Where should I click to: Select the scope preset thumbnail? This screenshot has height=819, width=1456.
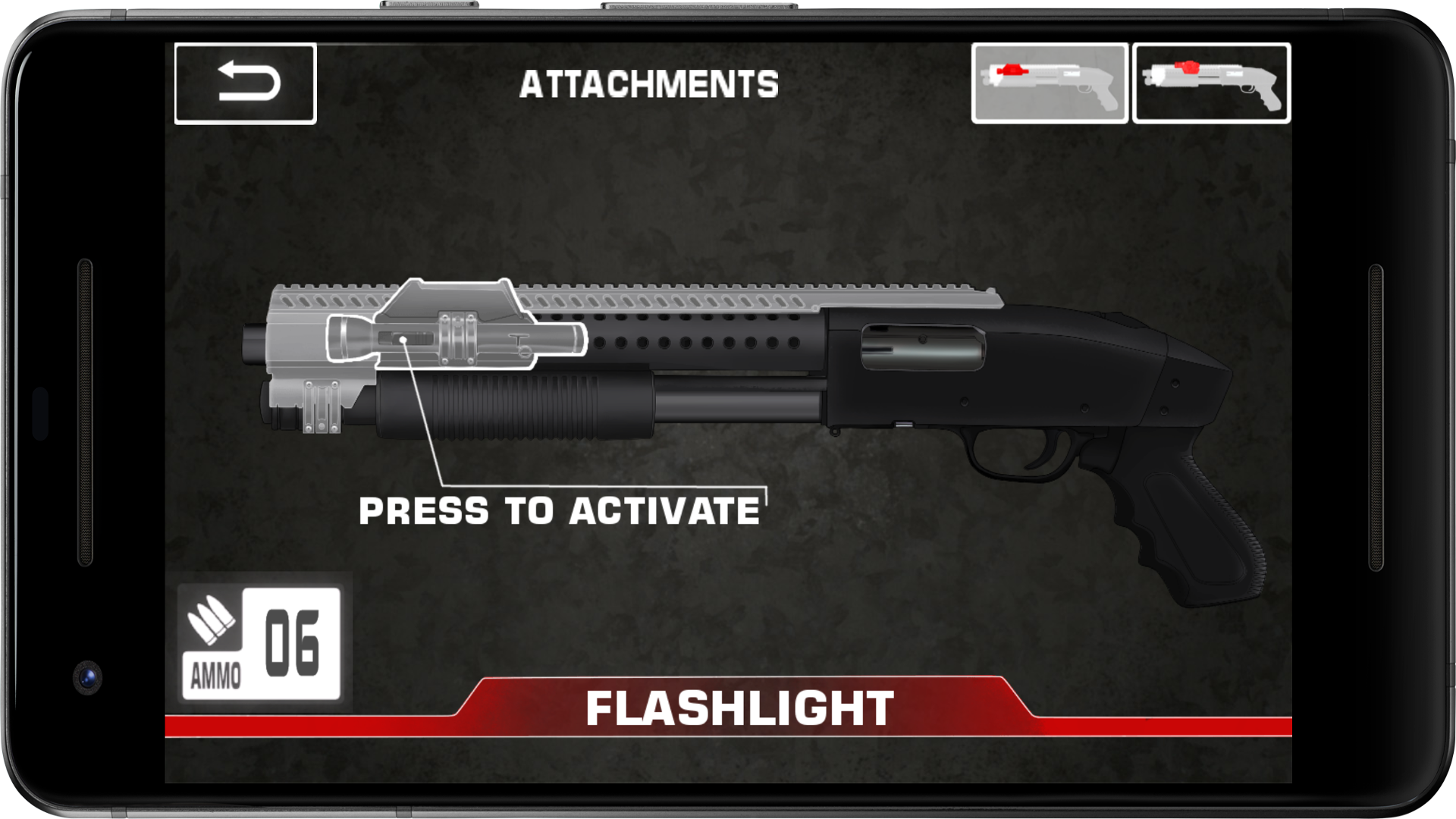point(1213,83)
